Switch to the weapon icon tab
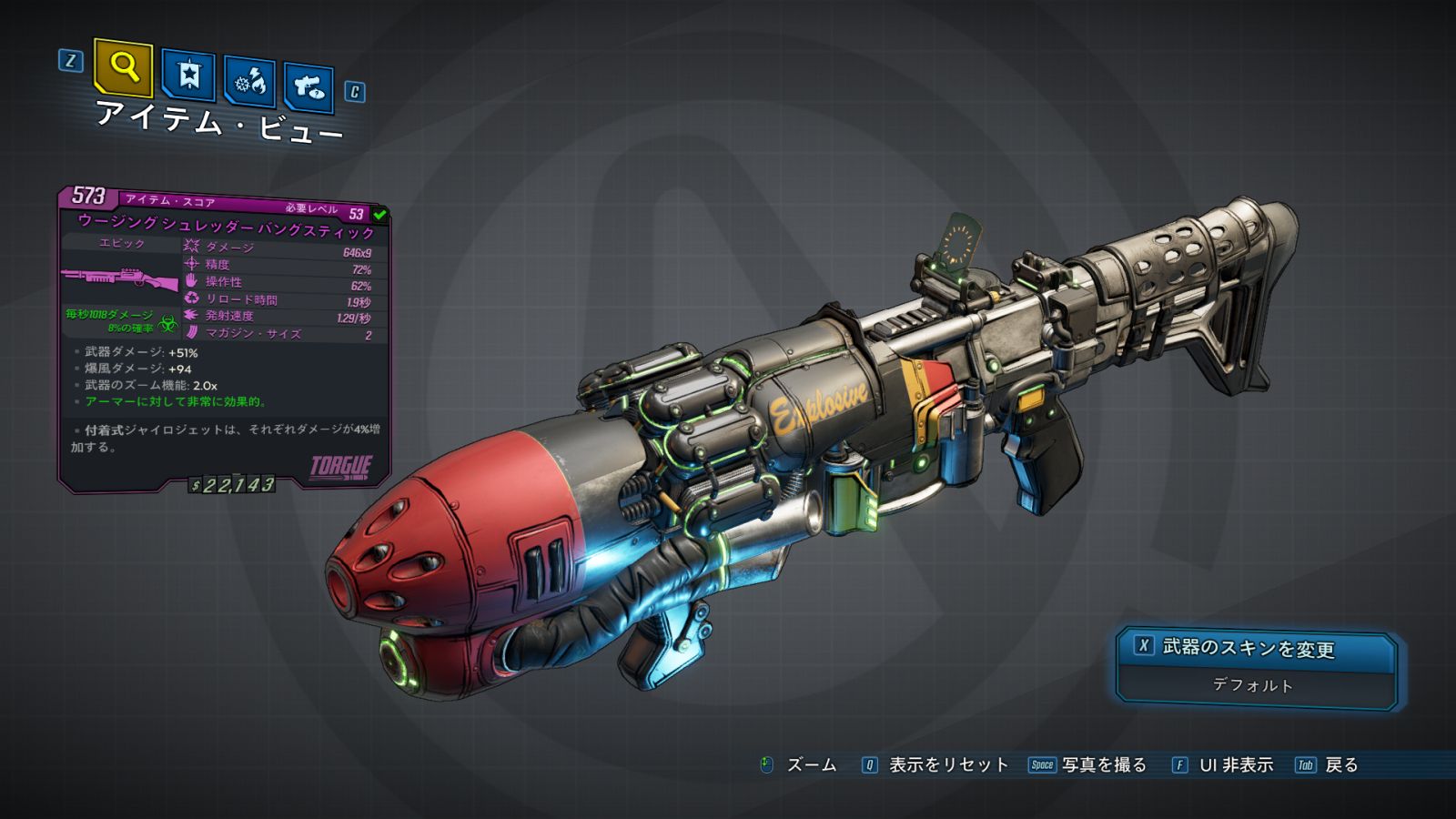This screenshot has width=1456, height=819. point(308,87)
